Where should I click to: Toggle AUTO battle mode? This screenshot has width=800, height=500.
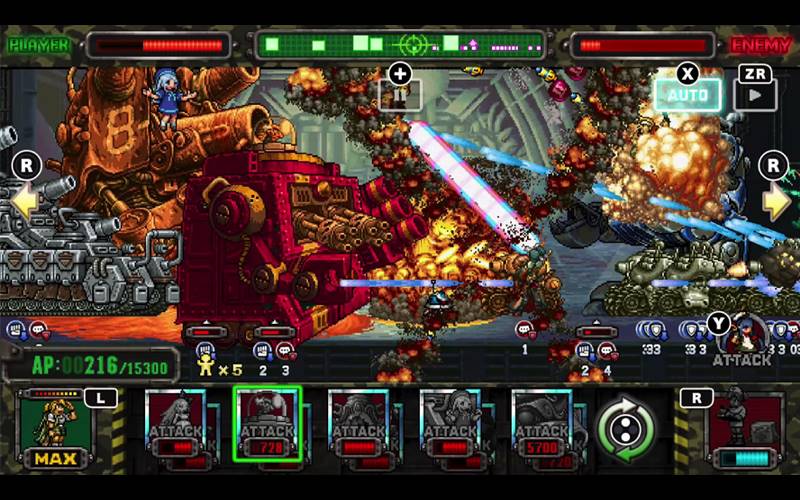(687, 95)
